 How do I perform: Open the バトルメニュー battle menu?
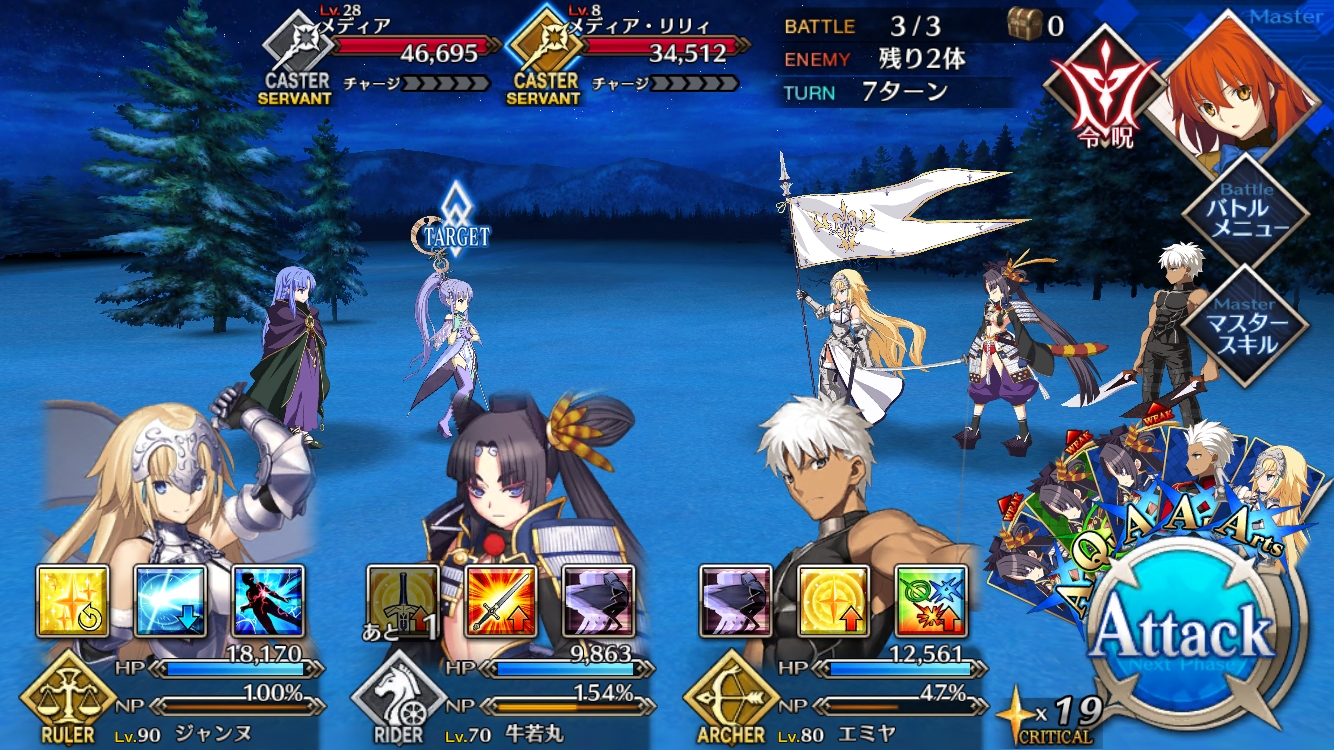click(x=1245, y=215)
